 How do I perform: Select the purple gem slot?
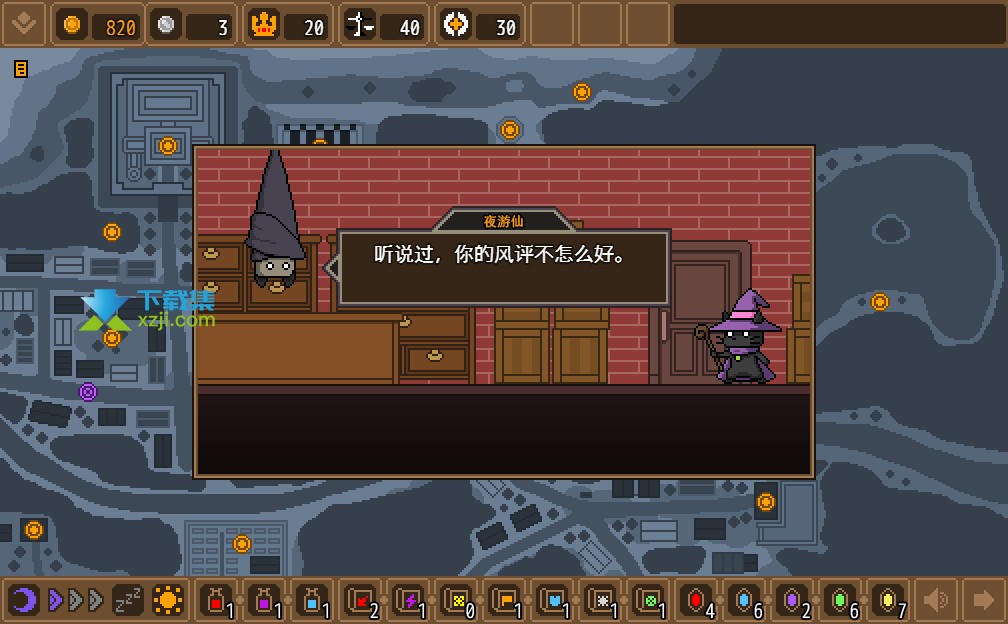(x=793, y=600)
